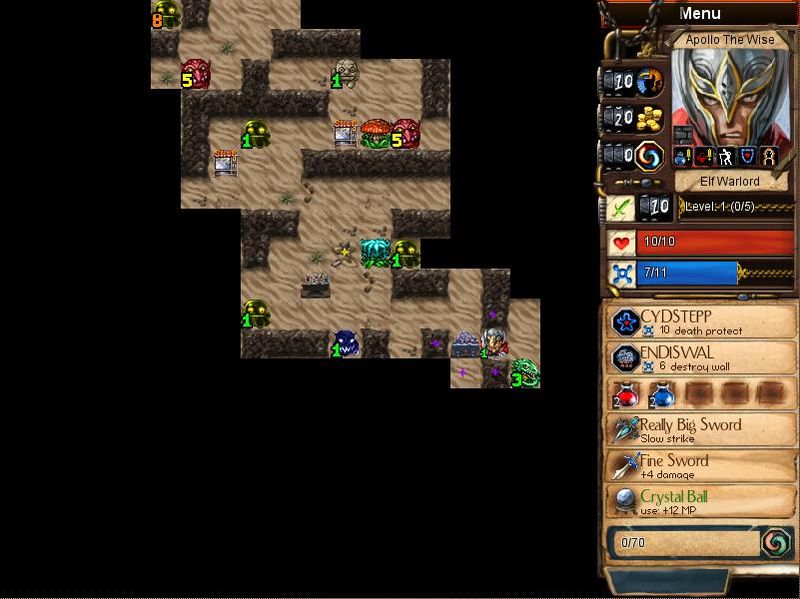The image size is (800, 599).
Task: Activate the ENDISWAL destroy wall glyph
Action: click(x=702, y=359)
